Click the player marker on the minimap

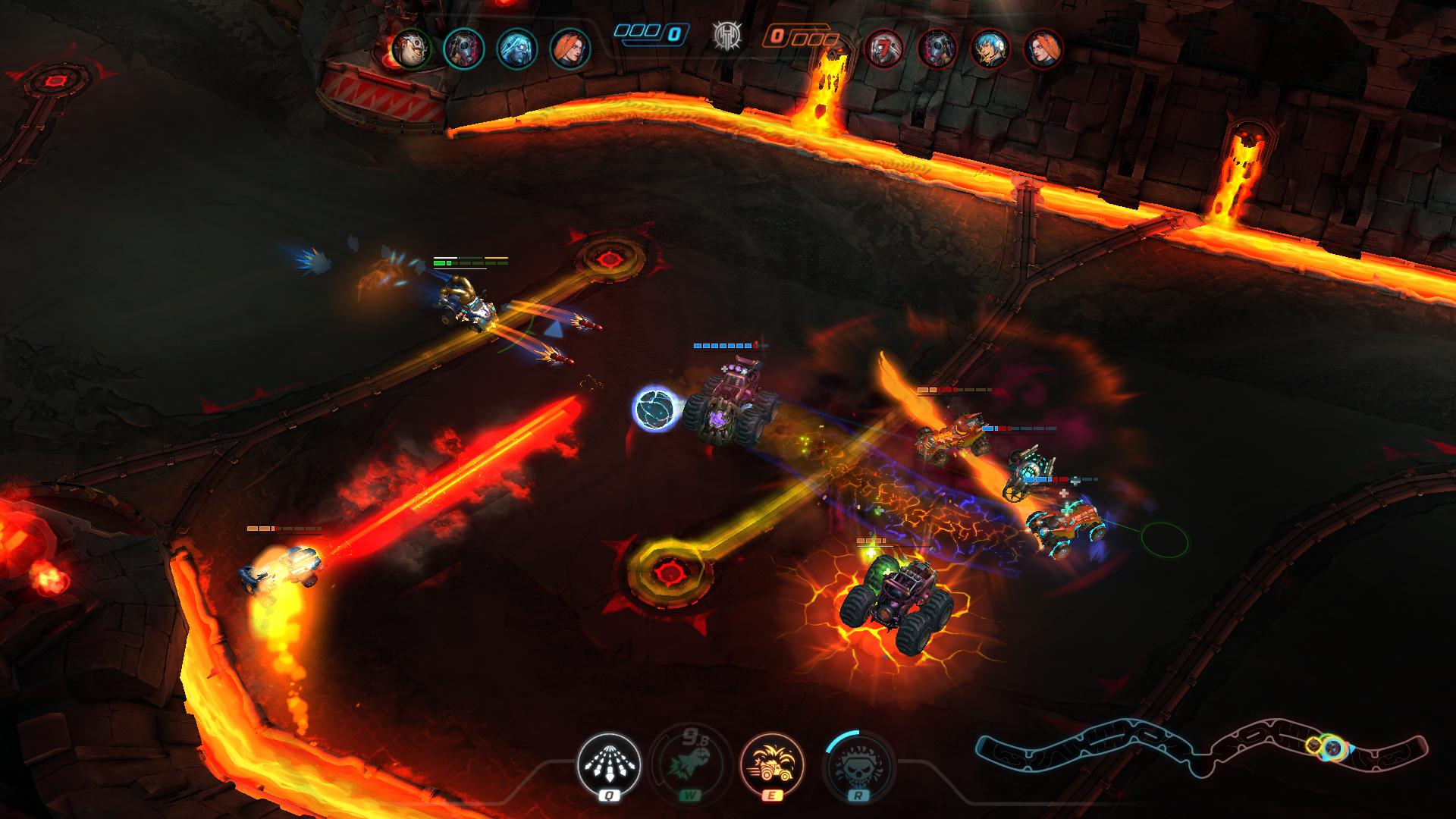(1332, 746)
